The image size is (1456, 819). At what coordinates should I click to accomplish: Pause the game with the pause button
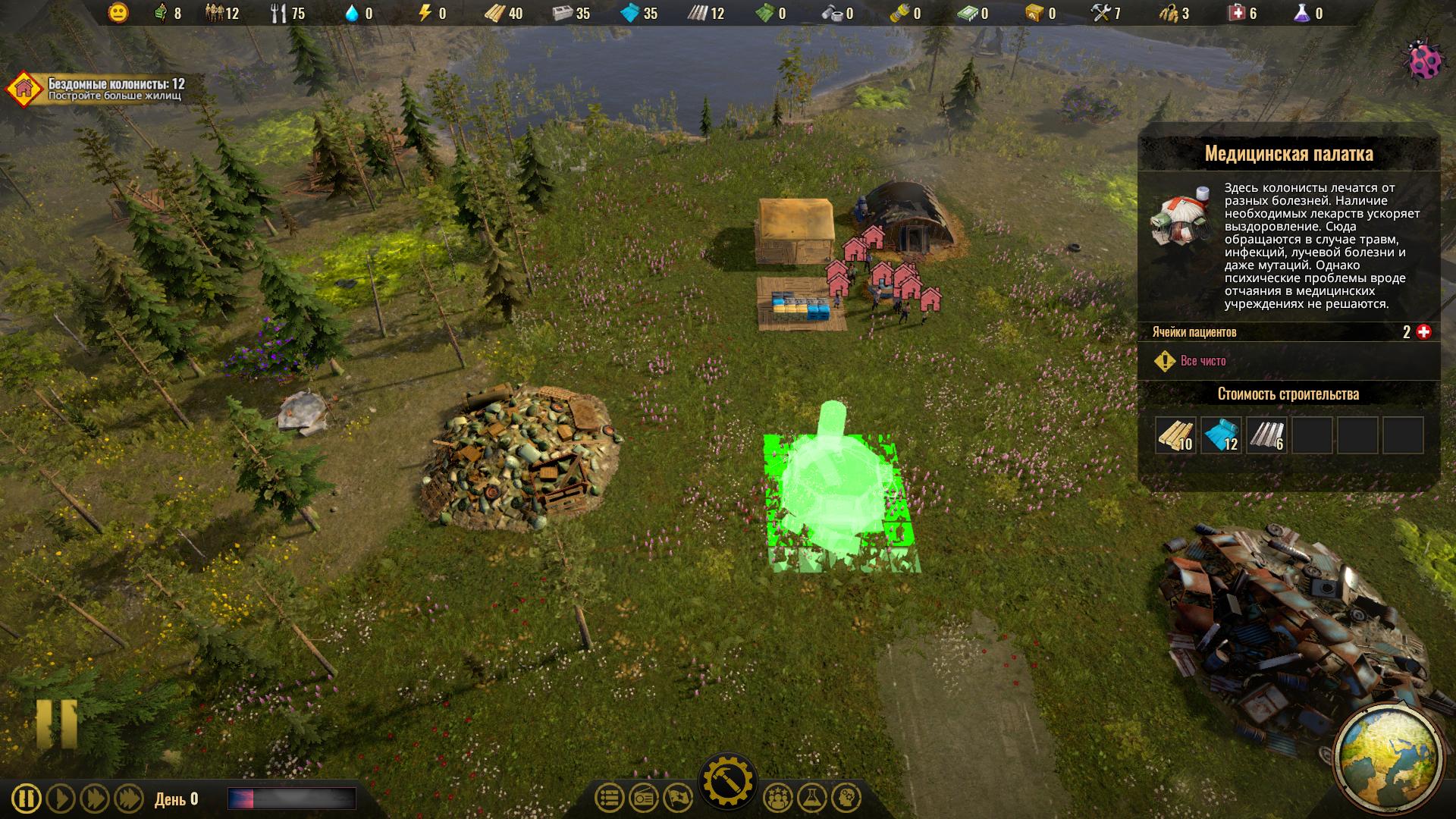[27, 799]
